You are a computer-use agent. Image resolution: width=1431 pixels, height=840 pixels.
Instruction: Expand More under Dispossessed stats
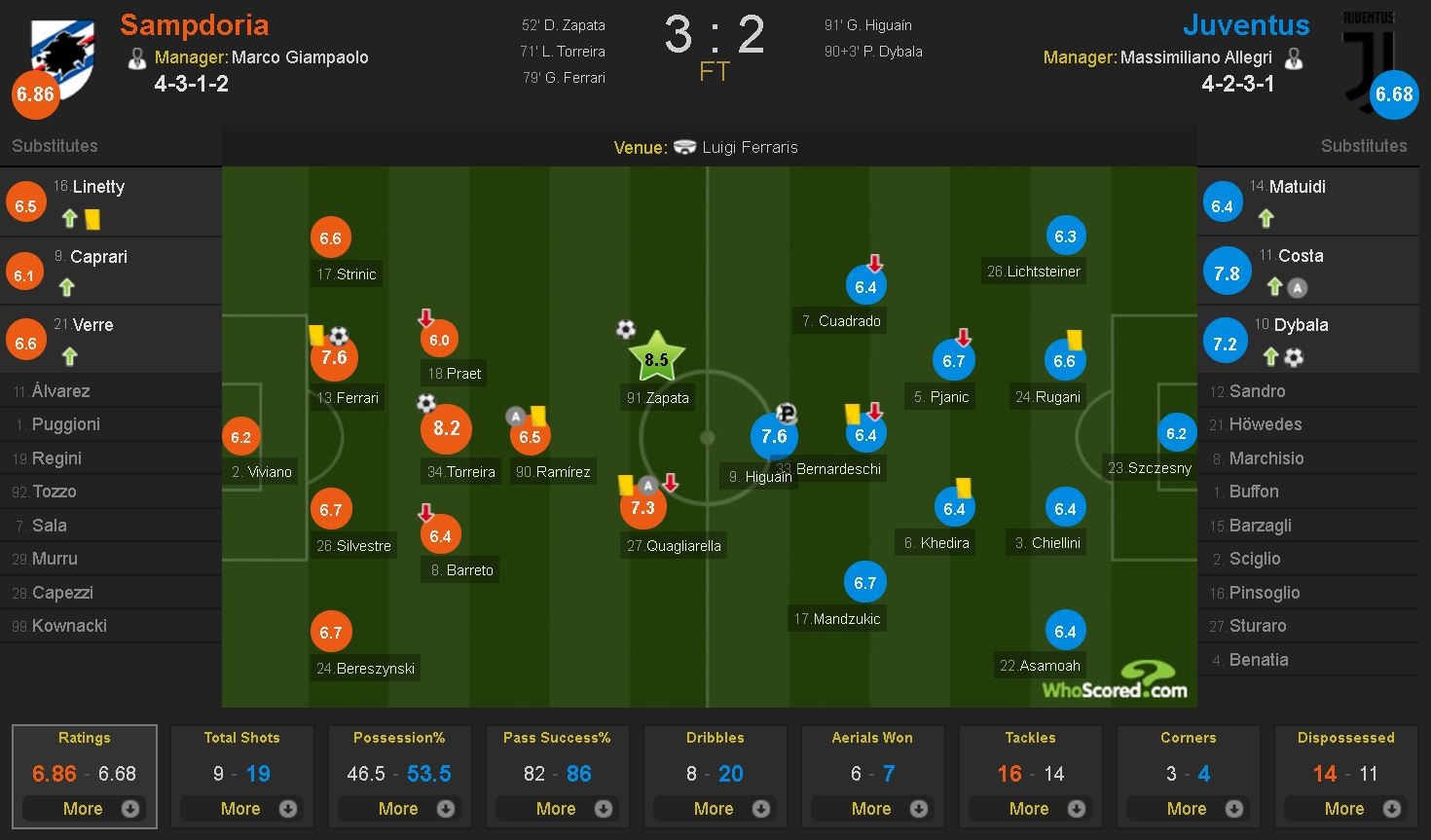pyautogui.click(x=1346, y=808)
